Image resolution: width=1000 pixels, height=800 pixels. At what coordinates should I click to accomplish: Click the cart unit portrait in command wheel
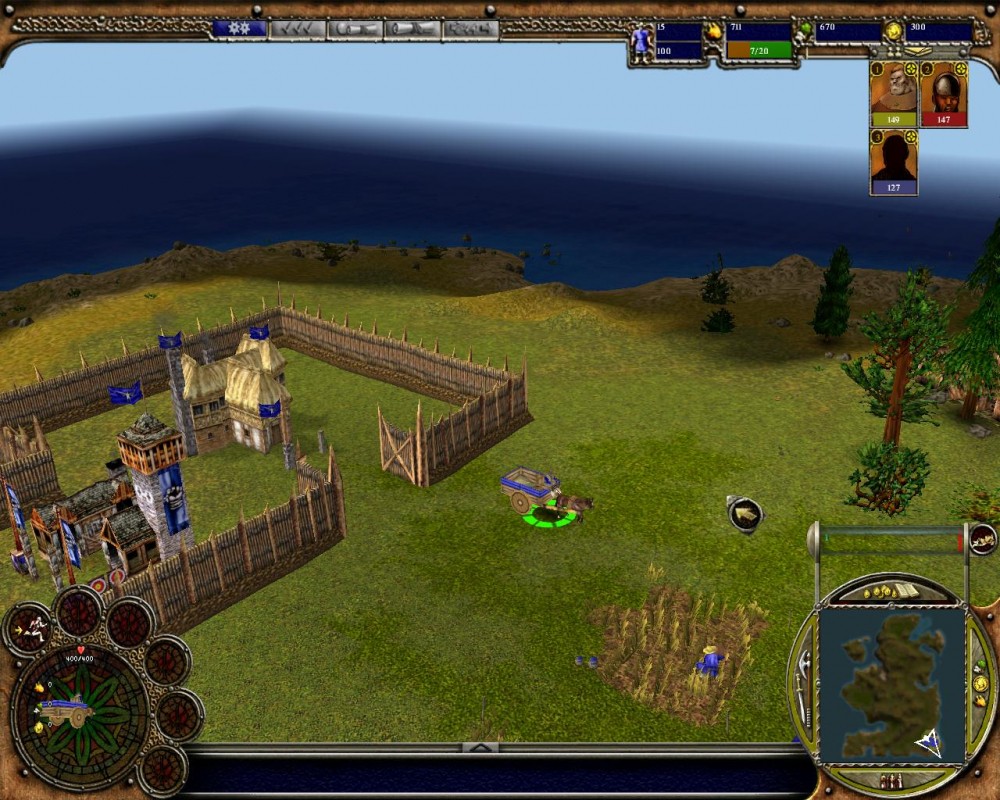click(x=68, y=711)
